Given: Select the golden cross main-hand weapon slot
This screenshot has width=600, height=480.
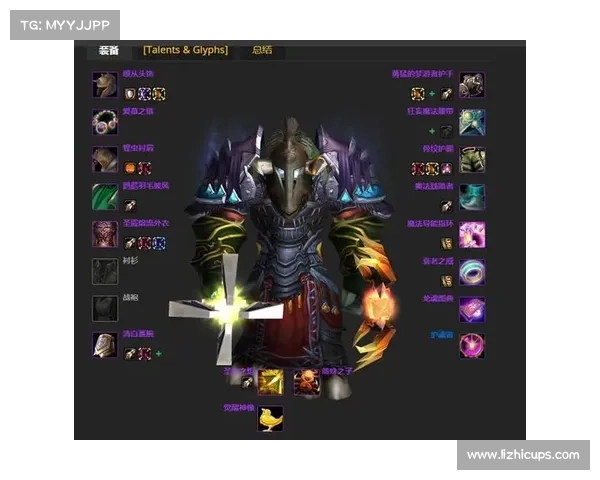Looking at the screenshot, I should [271, 382].
